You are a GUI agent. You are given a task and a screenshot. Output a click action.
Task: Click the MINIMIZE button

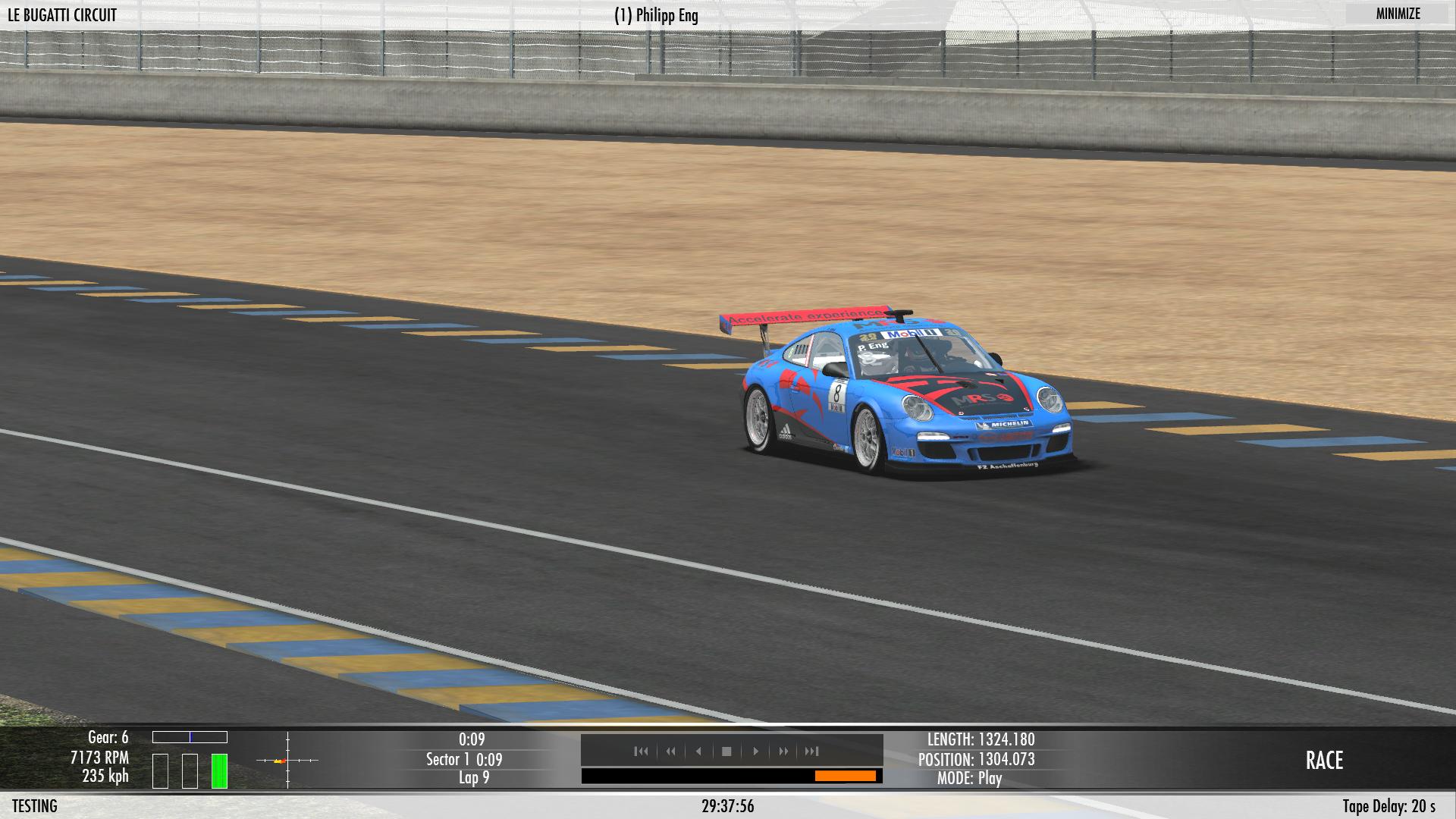point(1398,14)
